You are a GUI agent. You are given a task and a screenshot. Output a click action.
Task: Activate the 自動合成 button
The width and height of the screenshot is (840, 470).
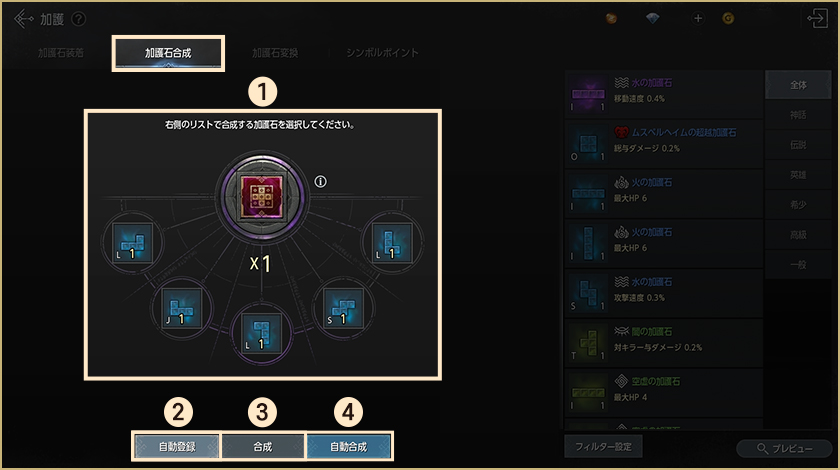tap(348, 446)
